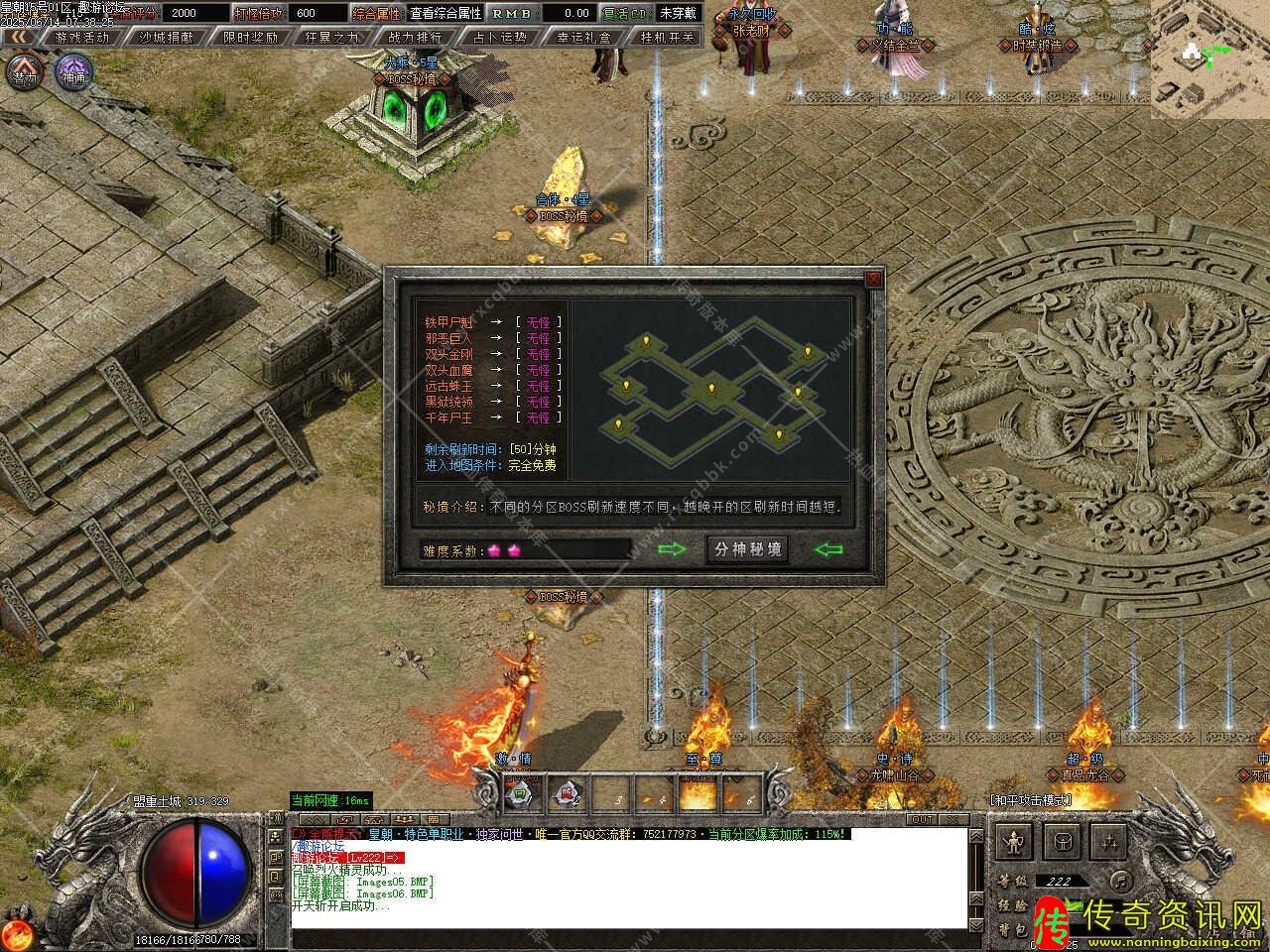The width and height of the screenshot is (1270, 952).
Task: Open the 游戏活动 menu
Action: coord(82,37)
